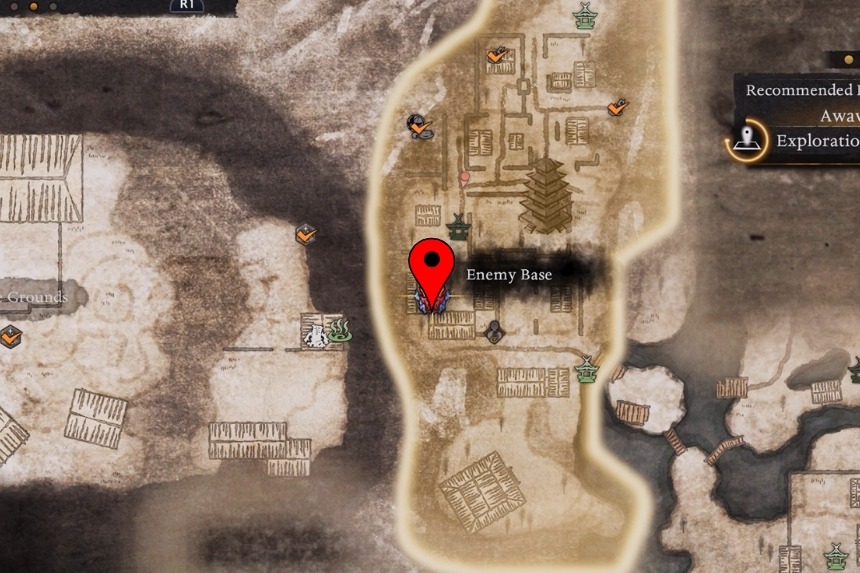Click the white creature icon beside the hot spring

click(x=316, y=331)
